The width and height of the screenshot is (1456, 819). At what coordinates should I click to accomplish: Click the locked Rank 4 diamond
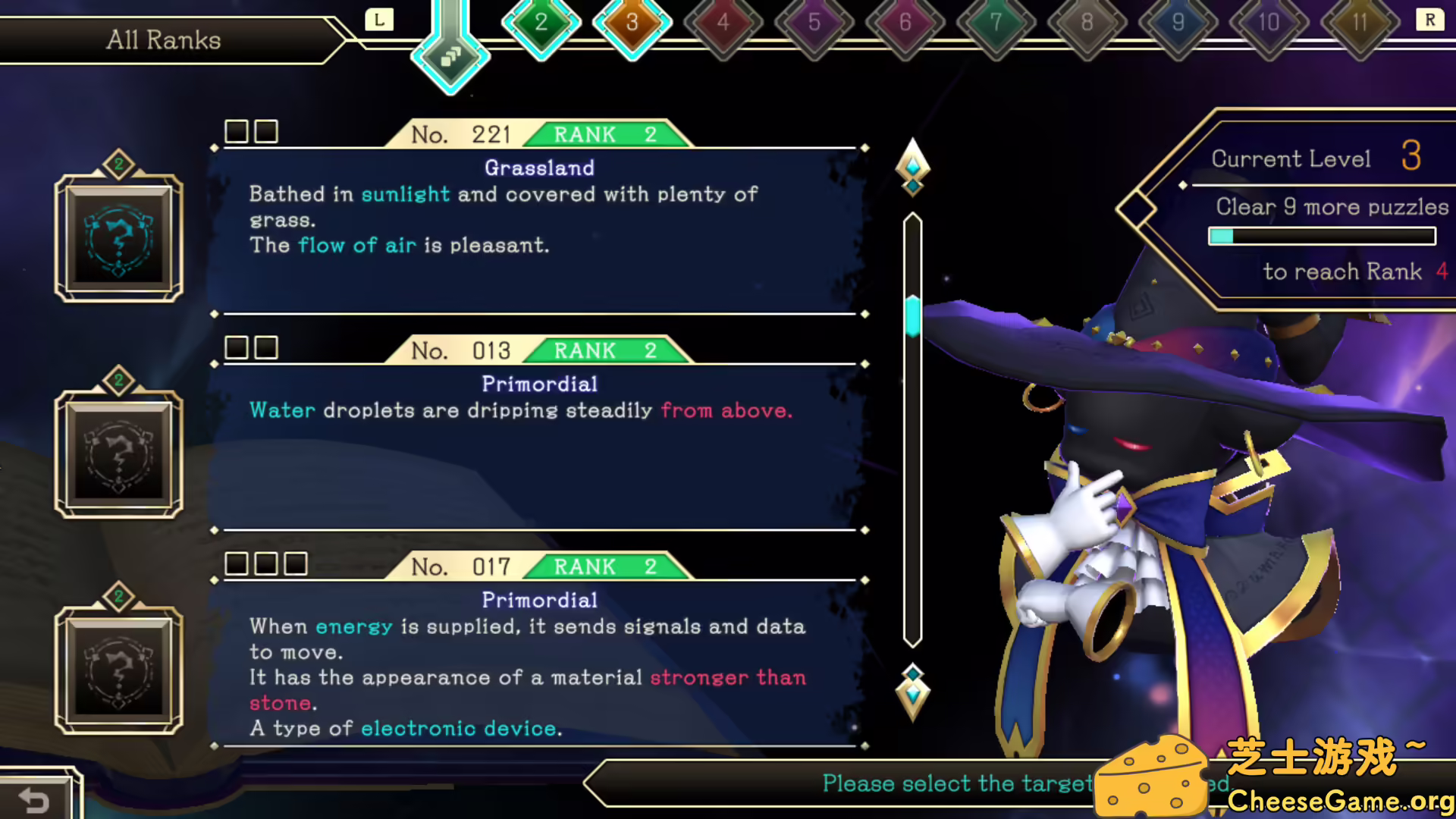(x=723, y=23)
